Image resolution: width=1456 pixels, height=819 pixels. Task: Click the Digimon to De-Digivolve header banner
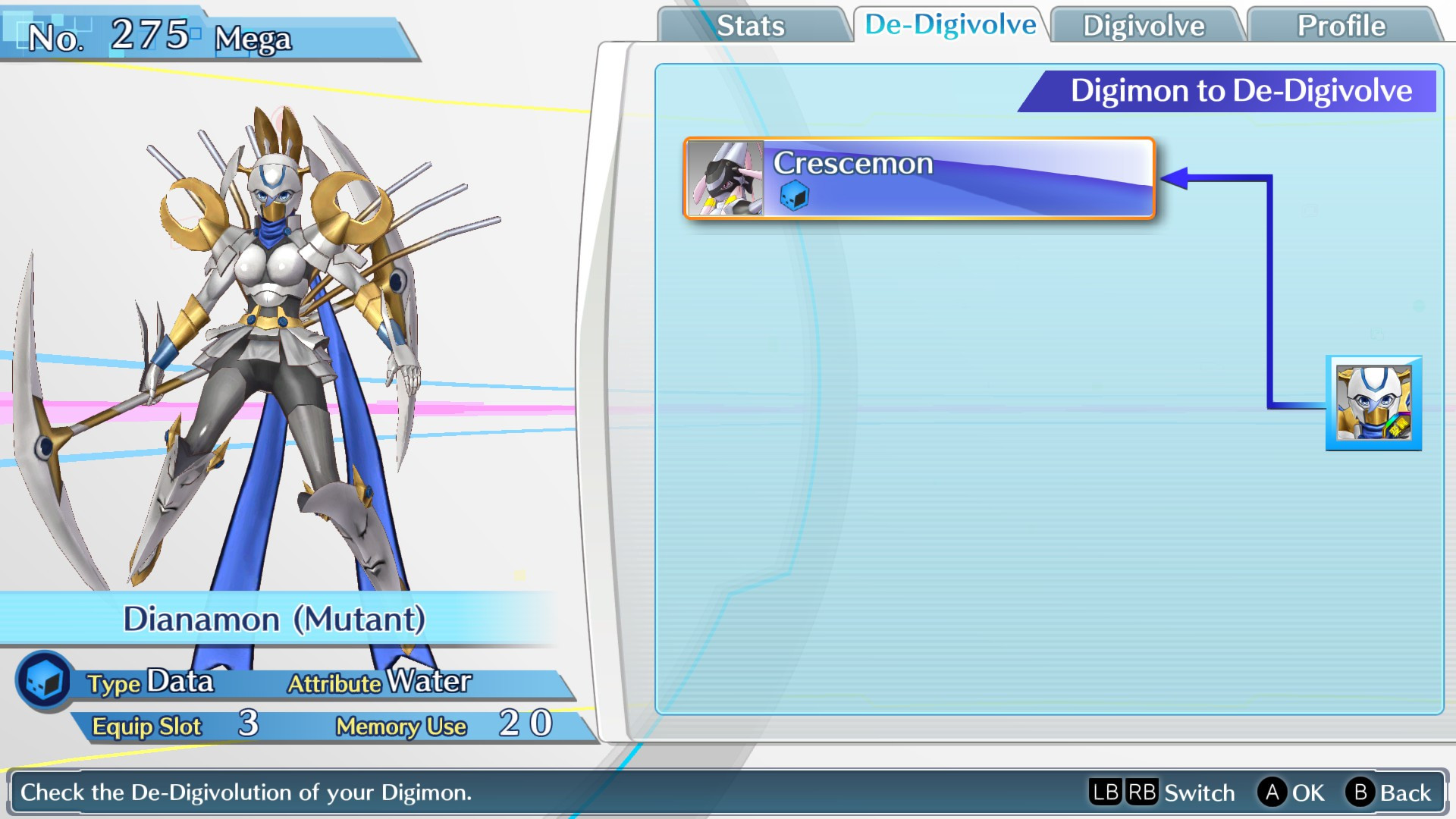click(1241, 91)
